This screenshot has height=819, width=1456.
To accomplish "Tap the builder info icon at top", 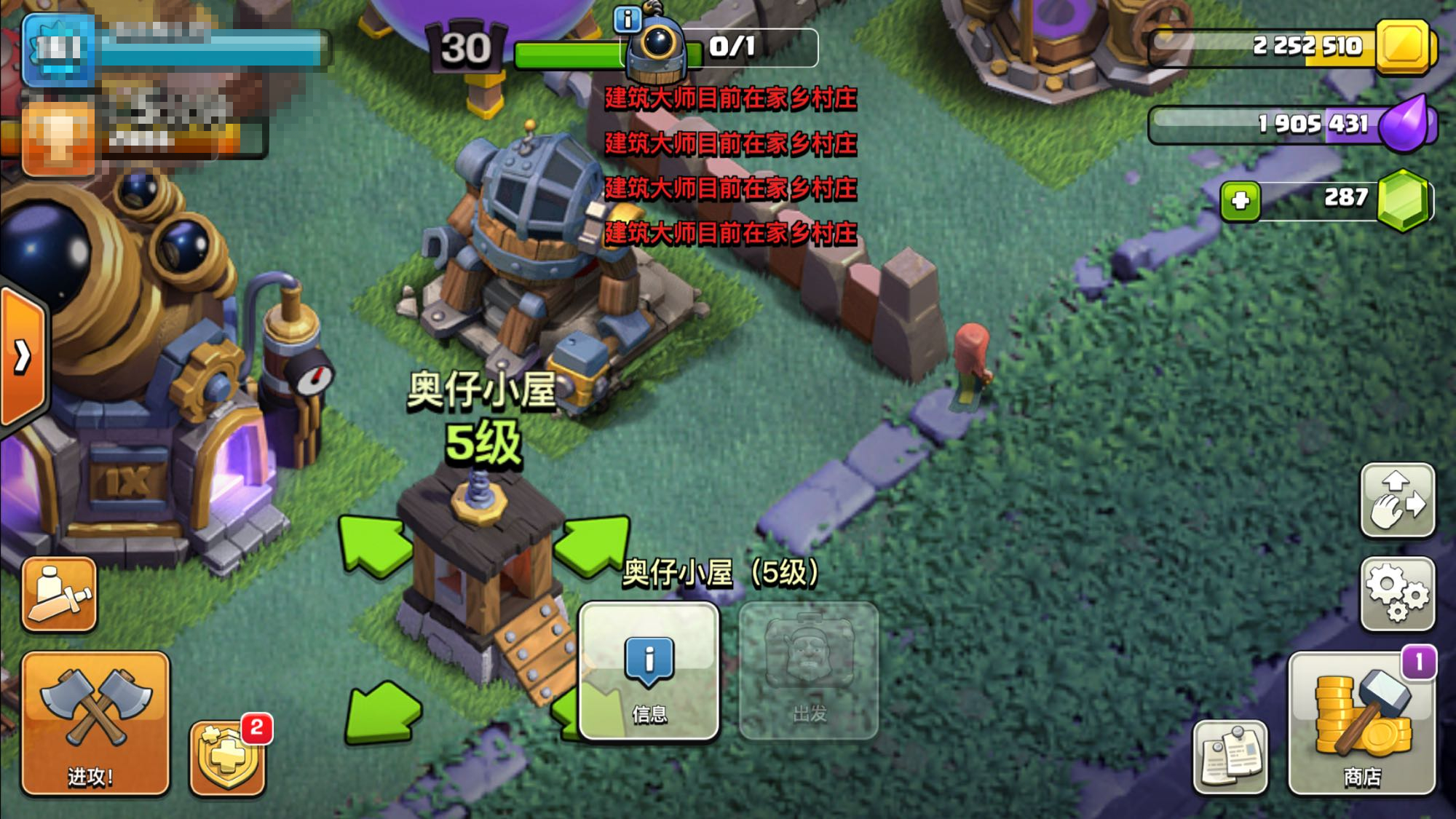I will pyautogui.click(x=627, y=20).
